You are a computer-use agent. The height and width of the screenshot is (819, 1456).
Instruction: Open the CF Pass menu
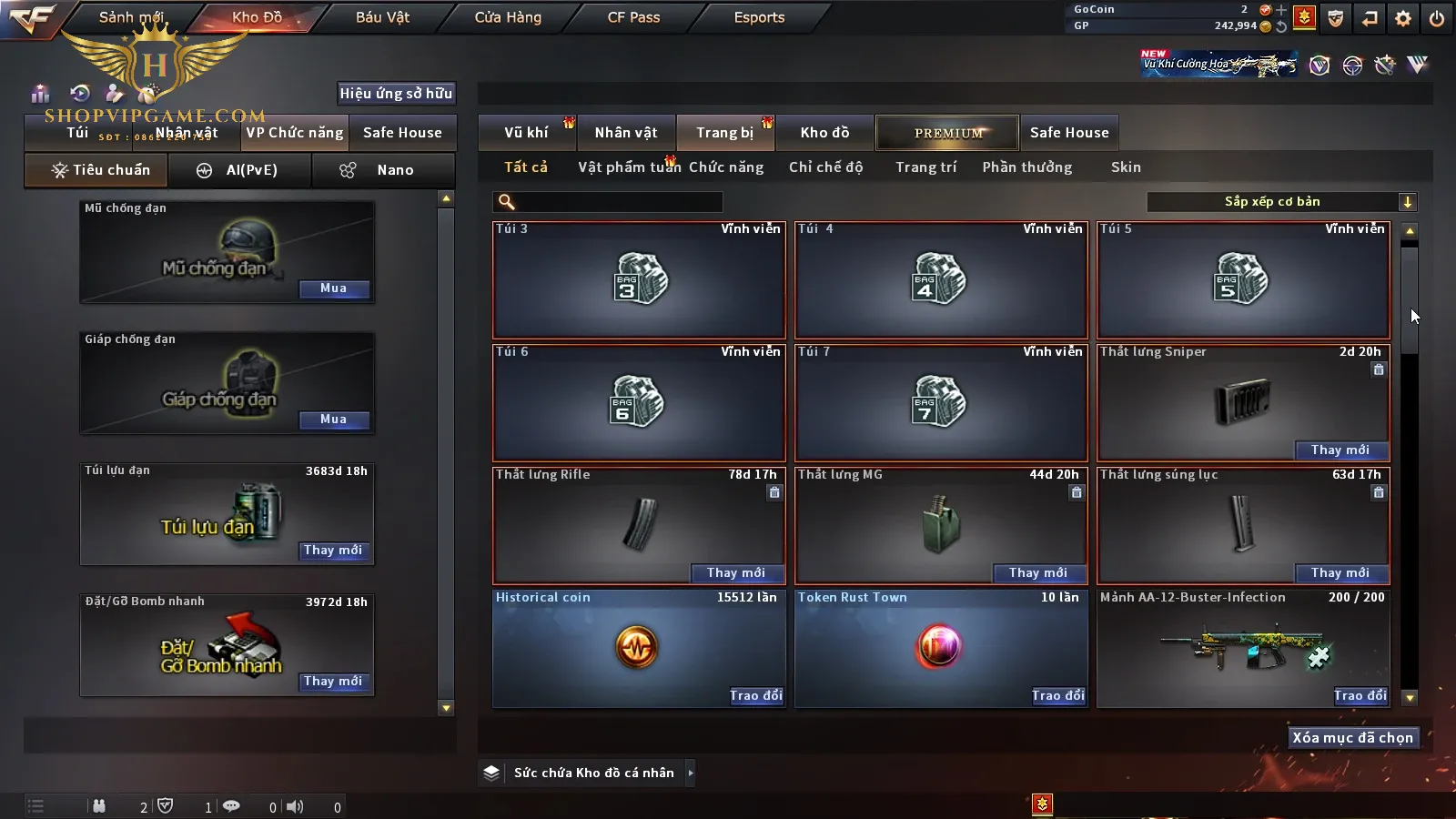coord(633,17)
